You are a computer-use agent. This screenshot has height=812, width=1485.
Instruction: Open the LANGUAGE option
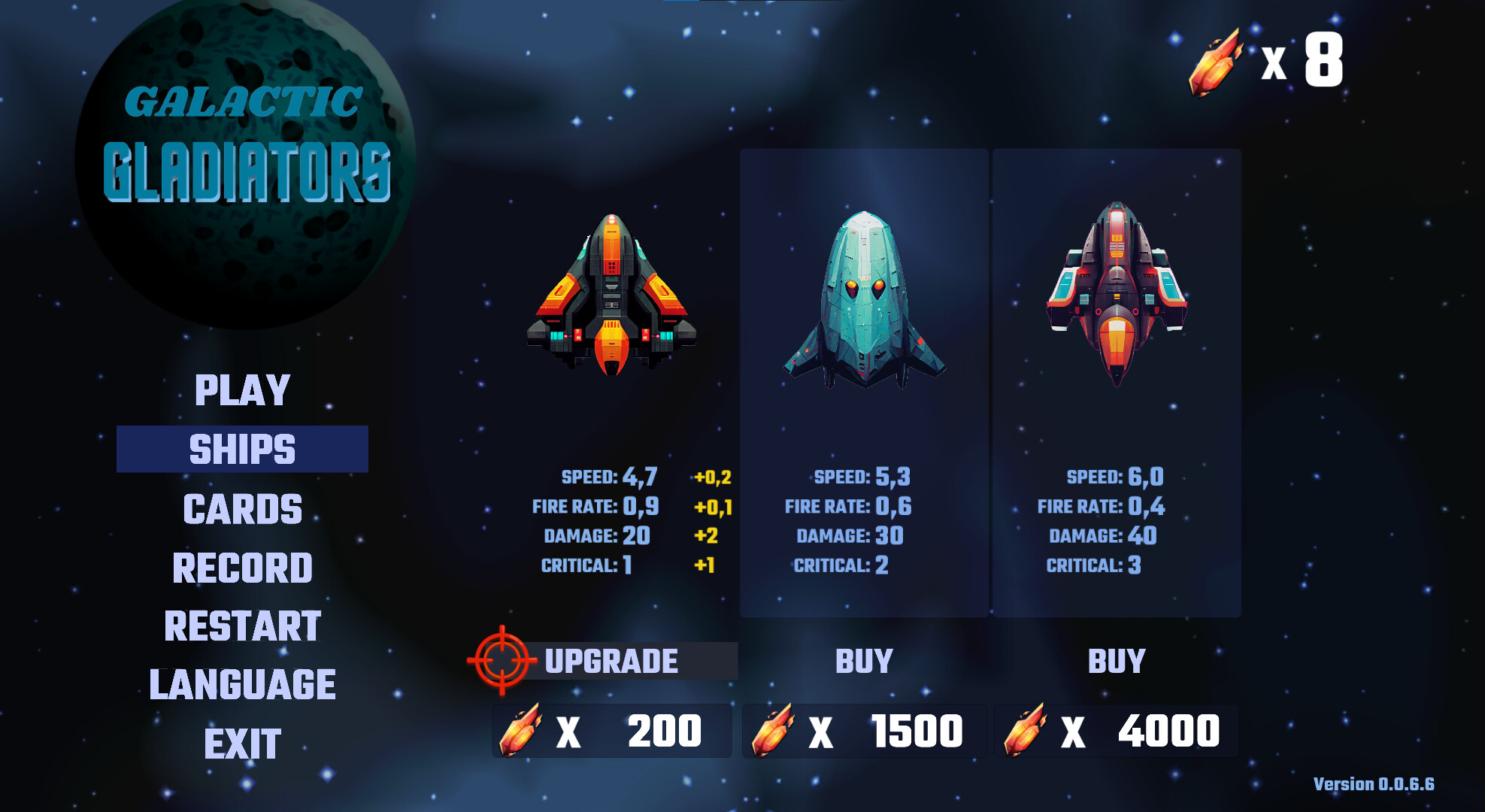click(x=242, y=683)
